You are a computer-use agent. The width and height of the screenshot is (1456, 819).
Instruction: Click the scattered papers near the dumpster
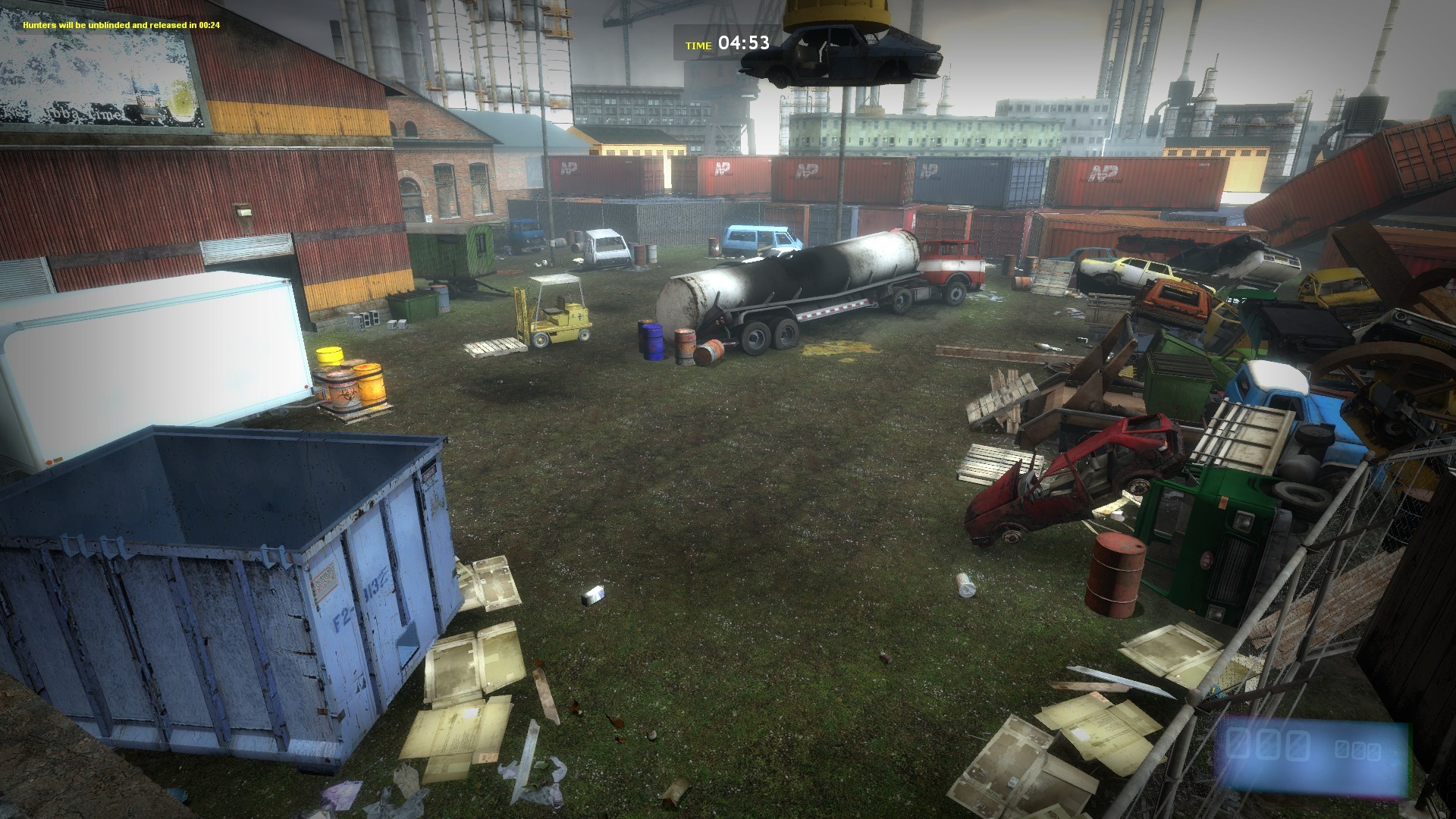coord(470,682)
